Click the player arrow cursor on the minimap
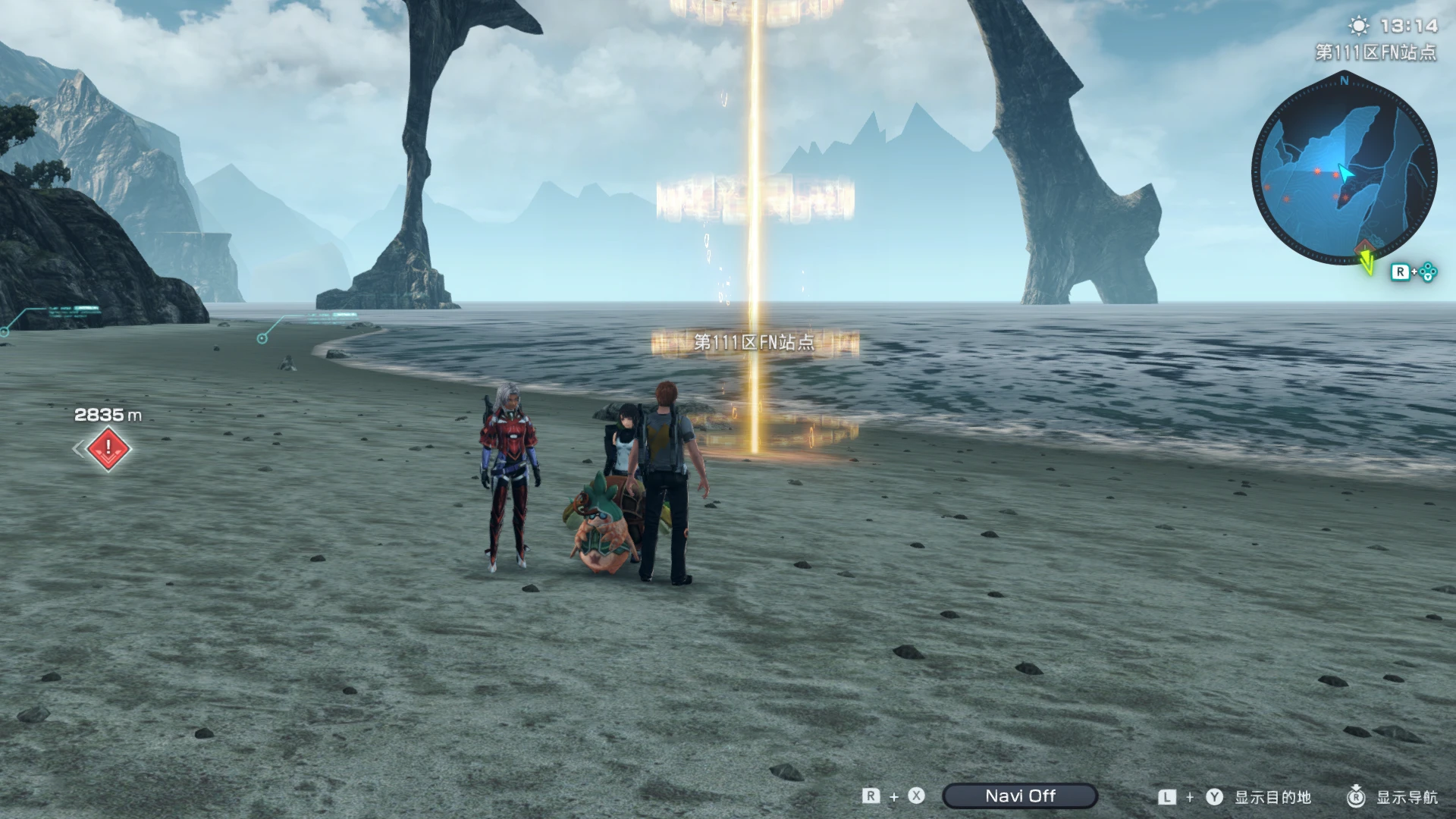1456x819 pixels. pyautogui.click(x=1346, y=173)
